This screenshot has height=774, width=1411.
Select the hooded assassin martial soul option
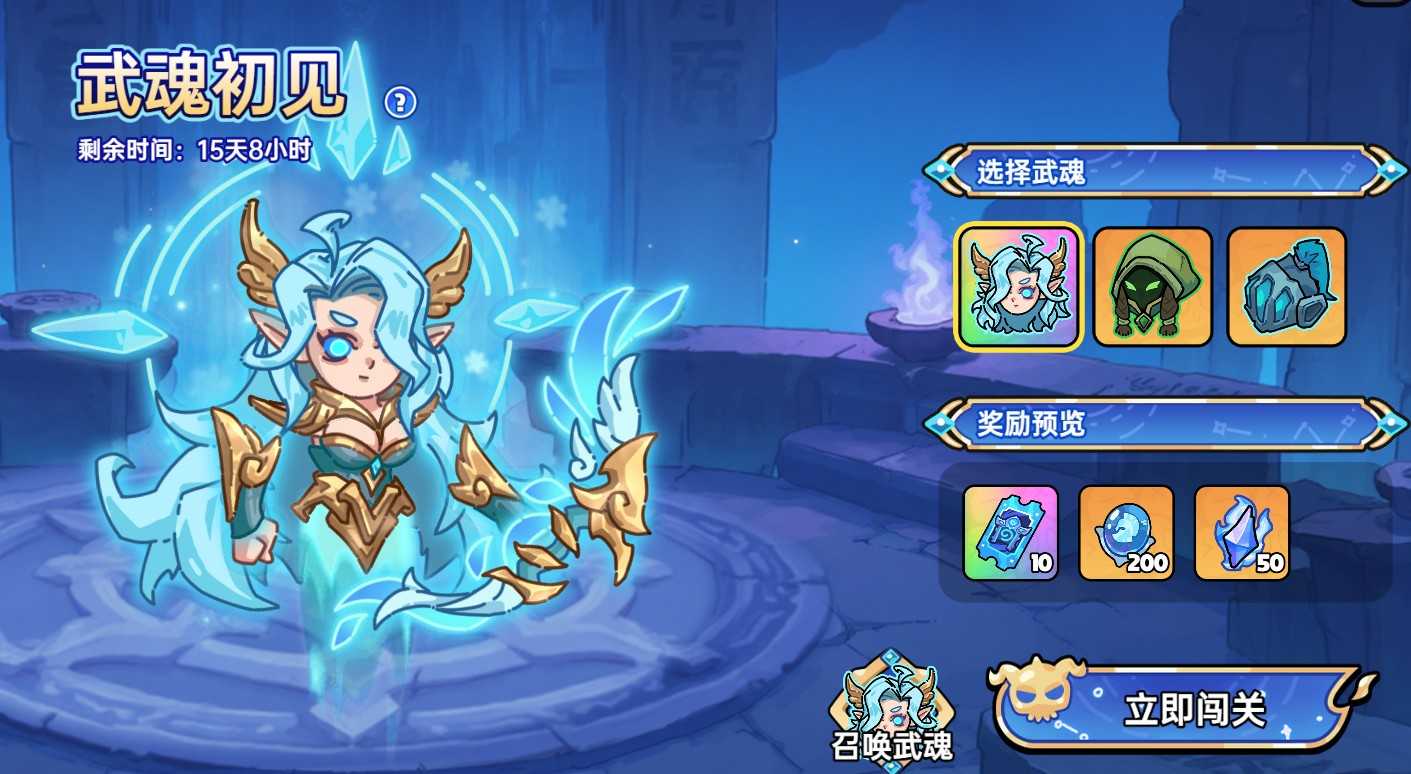click(1152, 288)
